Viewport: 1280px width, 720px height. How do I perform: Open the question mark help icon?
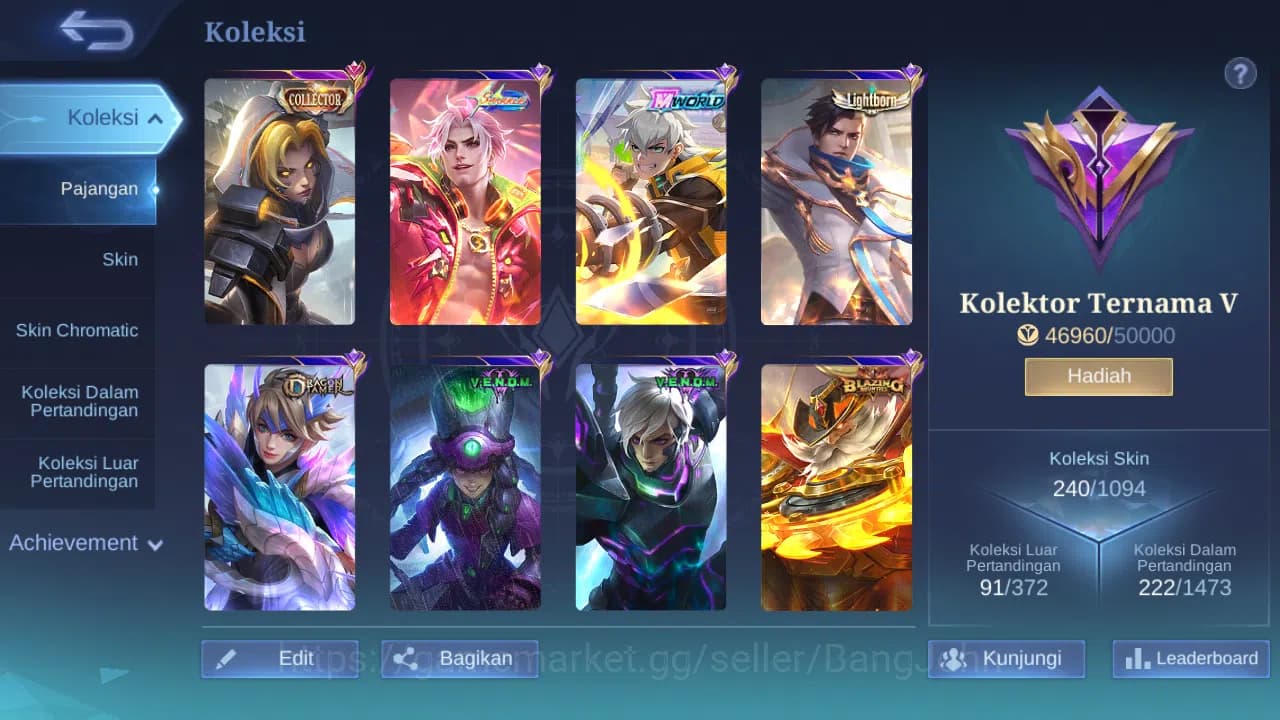[x=1240, y=73]
